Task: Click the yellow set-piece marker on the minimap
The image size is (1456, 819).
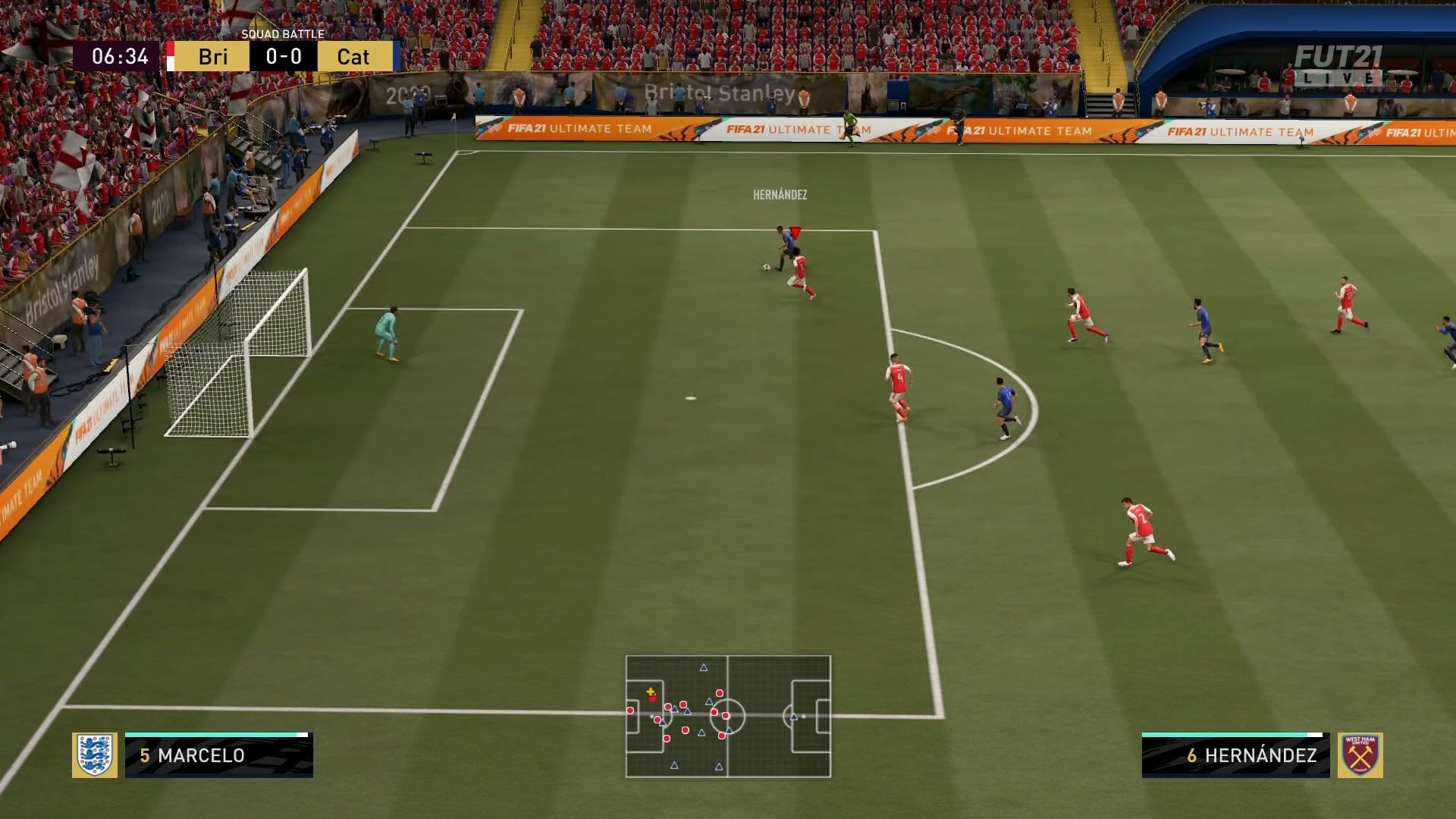Action: point(650,692)
